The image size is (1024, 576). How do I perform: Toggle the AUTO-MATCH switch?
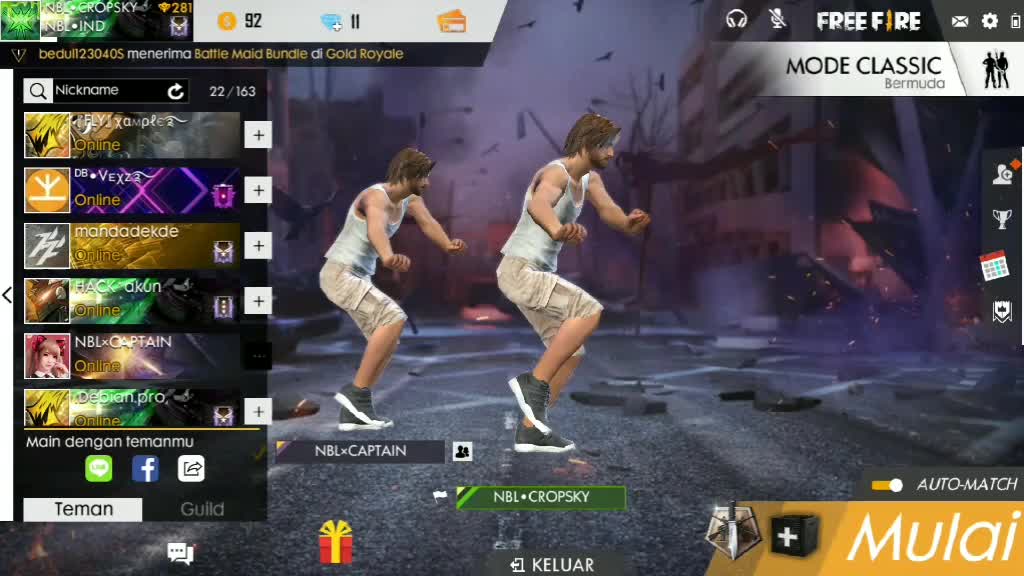[x=887, y=485]
